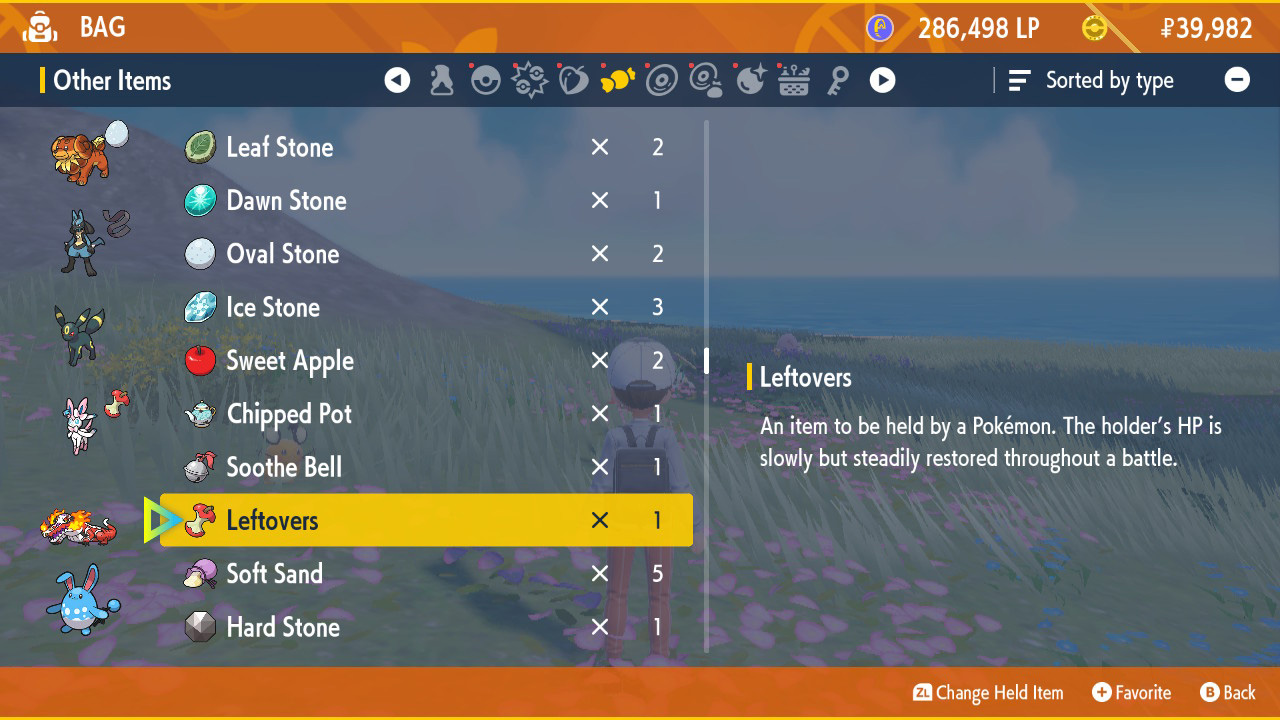The width and height of the screenshot is (1280, 720).
Task: Advance to the next pocket arrow
Action: click(882, 80)
